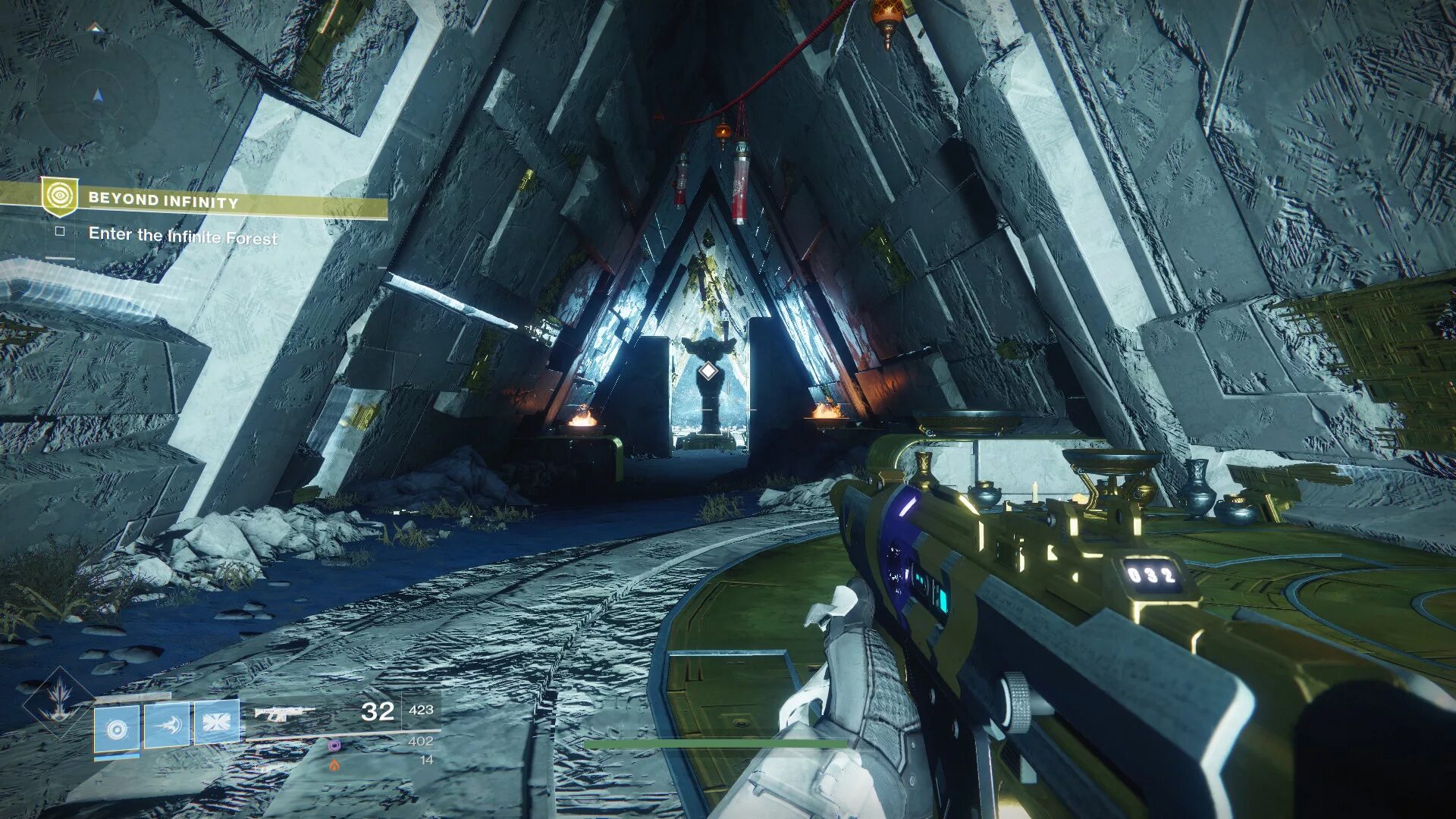
Task: Trigger the melee ability icon
Action: (167, 725)
